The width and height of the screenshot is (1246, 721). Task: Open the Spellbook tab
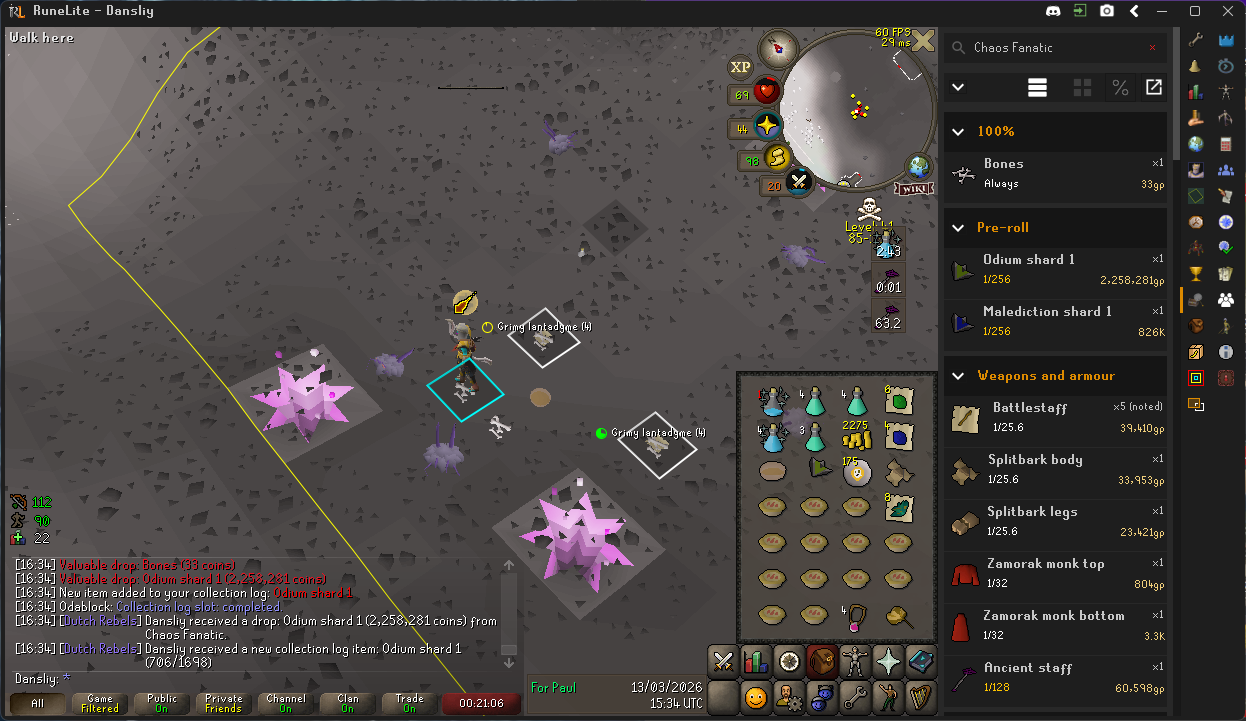pos(921,662)
